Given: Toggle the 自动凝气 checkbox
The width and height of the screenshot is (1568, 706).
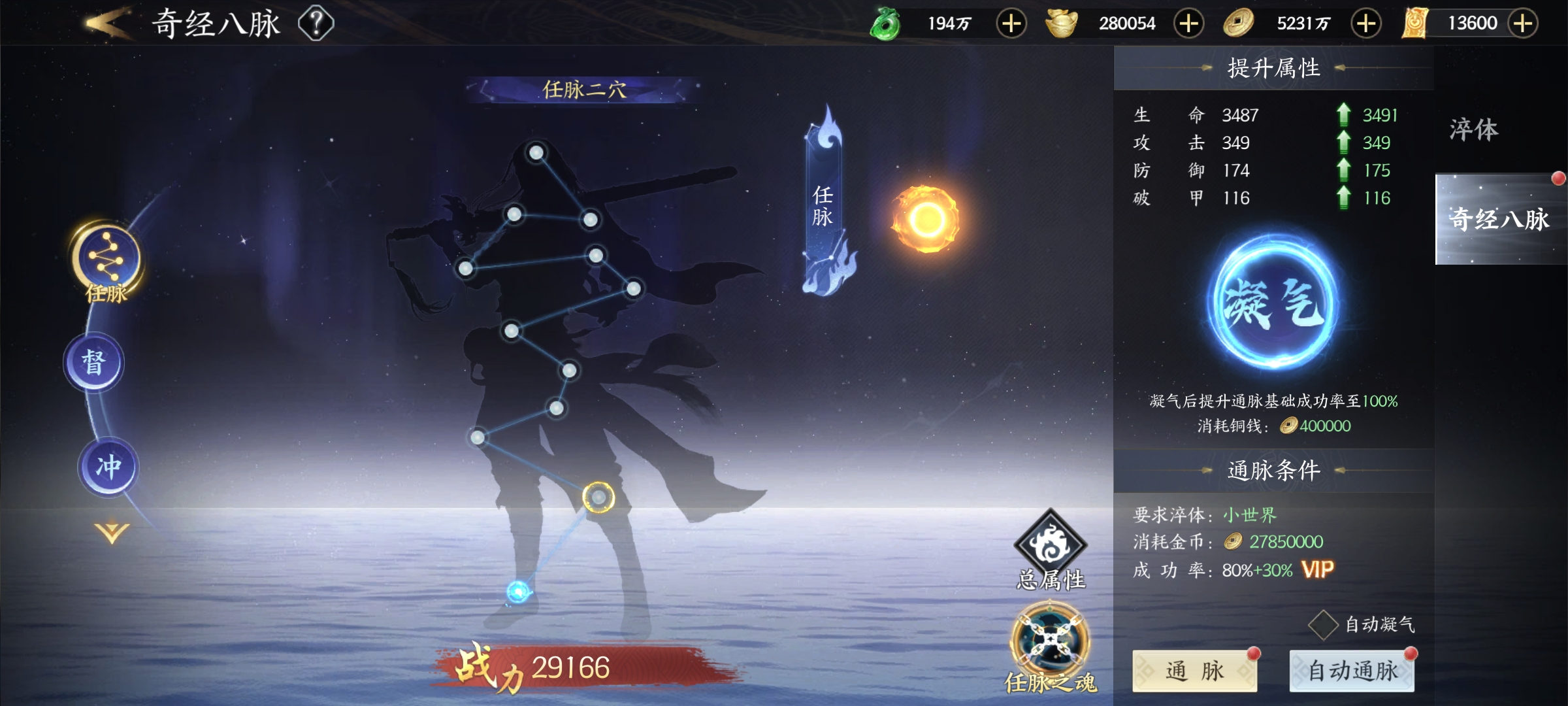Looking at the screenshot, I should point(1324,625).
